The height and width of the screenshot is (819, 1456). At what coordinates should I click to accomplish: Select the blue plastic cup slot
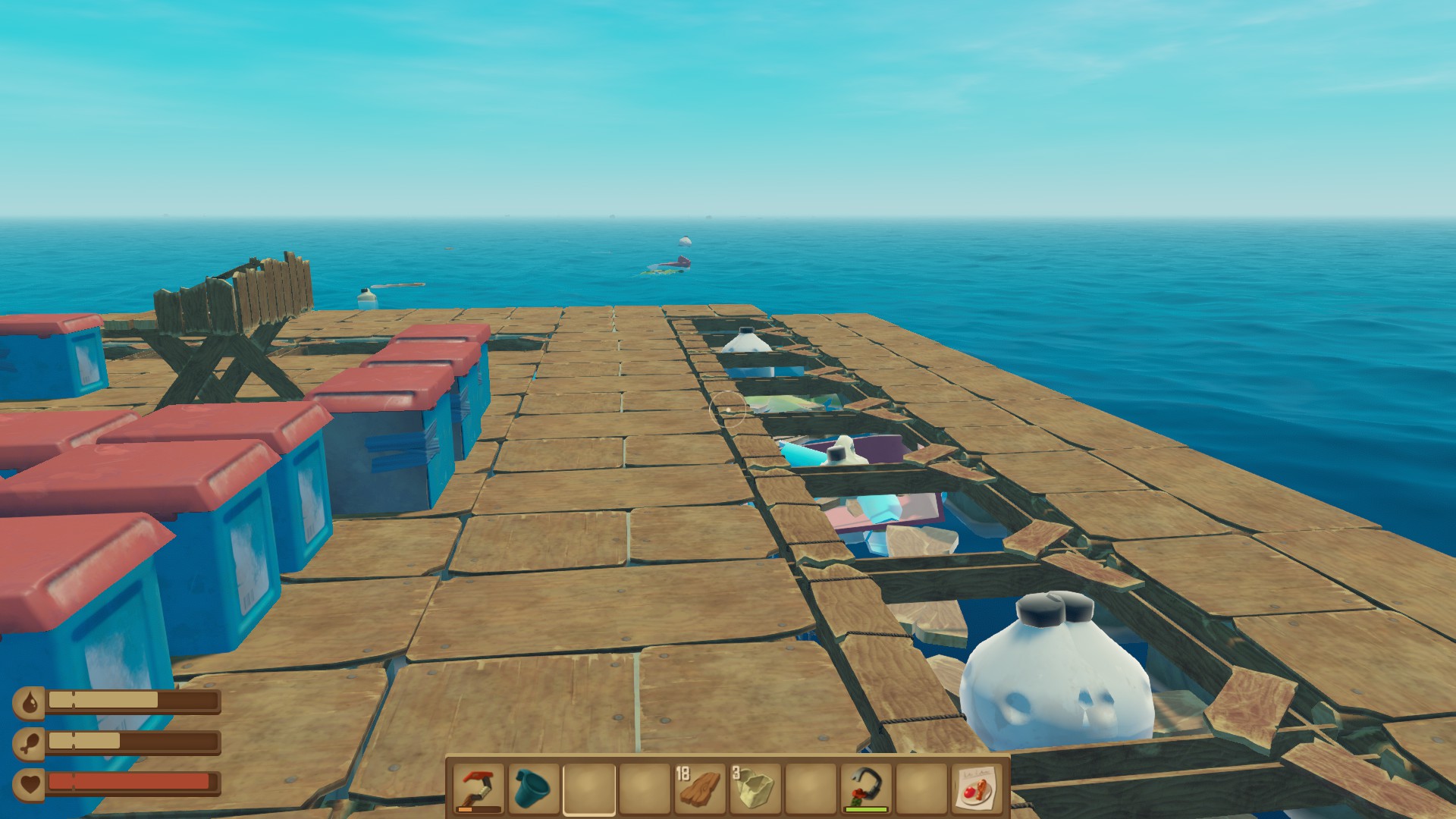click(x=534, y=789)
